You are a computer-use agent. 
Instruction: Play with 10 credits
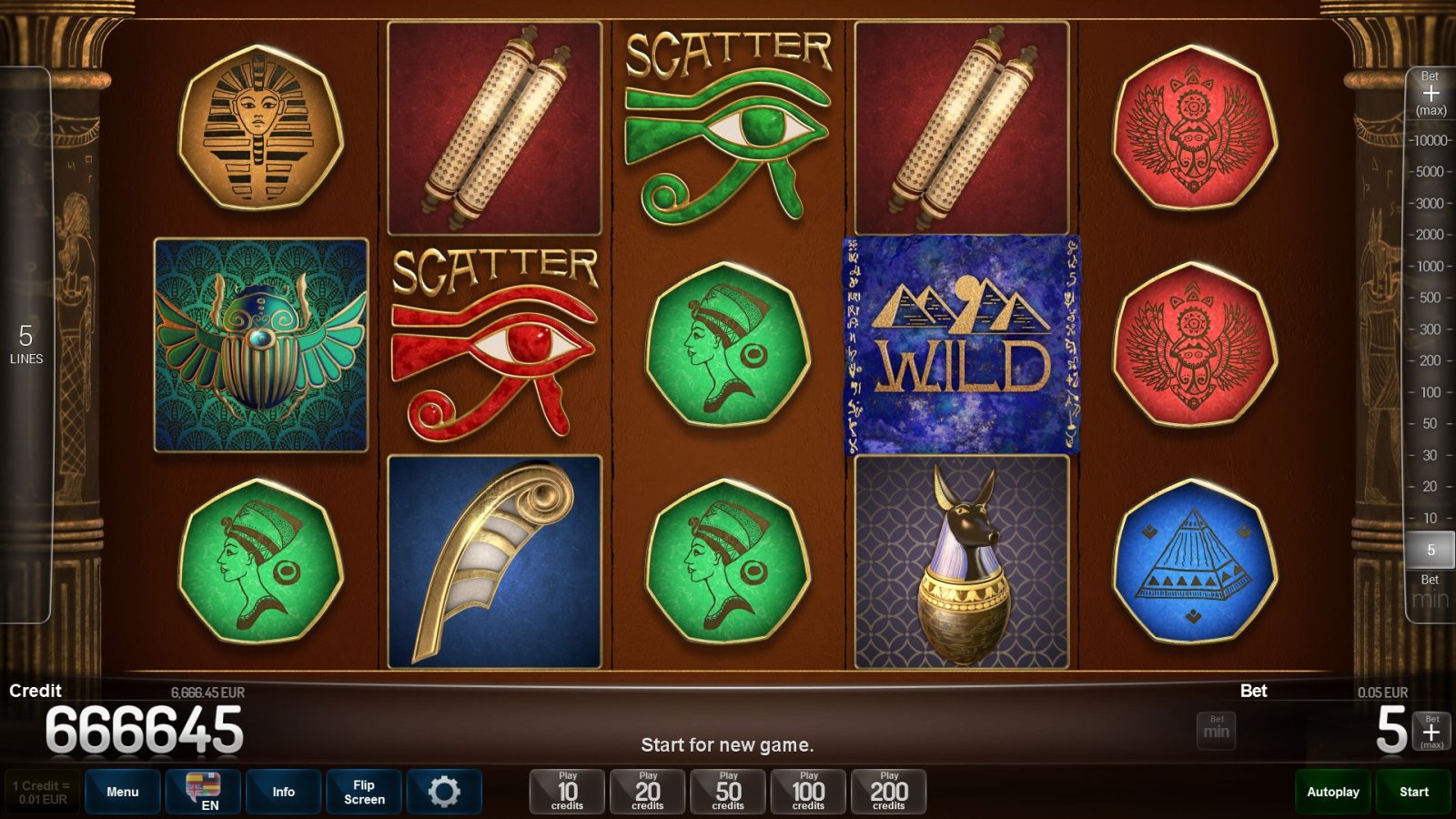coord(567,792)
